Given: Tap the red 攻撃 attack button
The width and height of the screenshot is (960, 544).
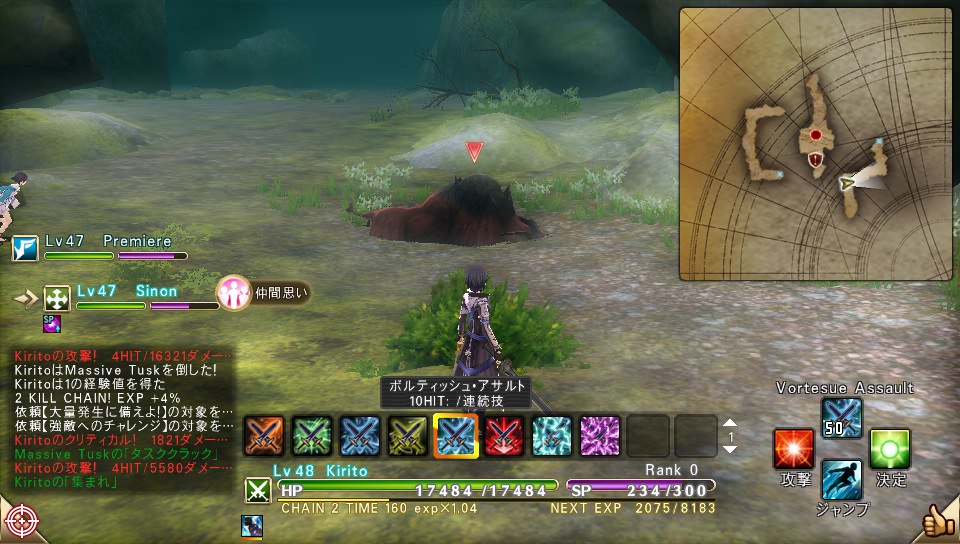Looking at the screenshot, I should pos(794,450).
